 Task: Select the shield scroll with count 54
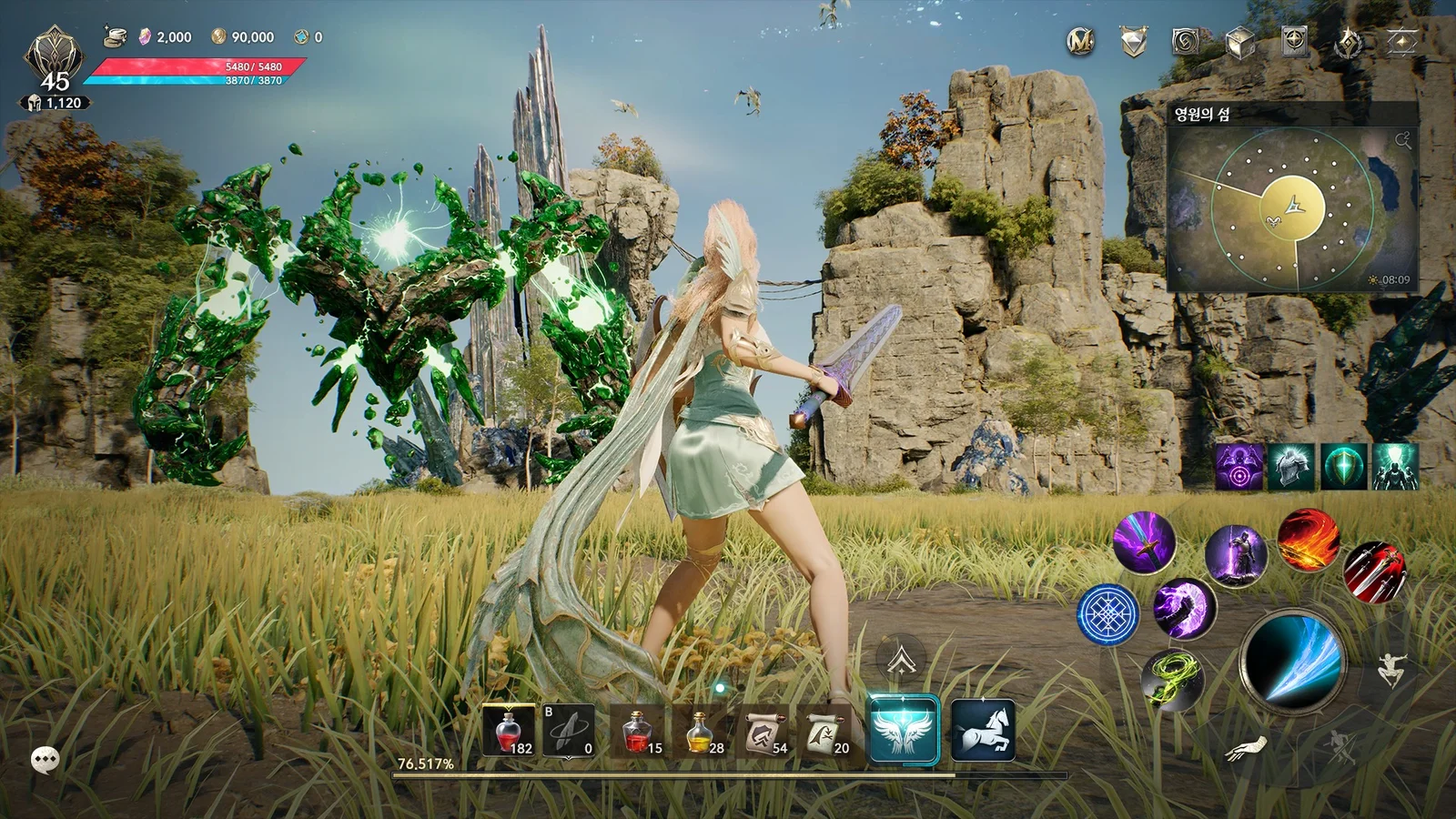764,733
